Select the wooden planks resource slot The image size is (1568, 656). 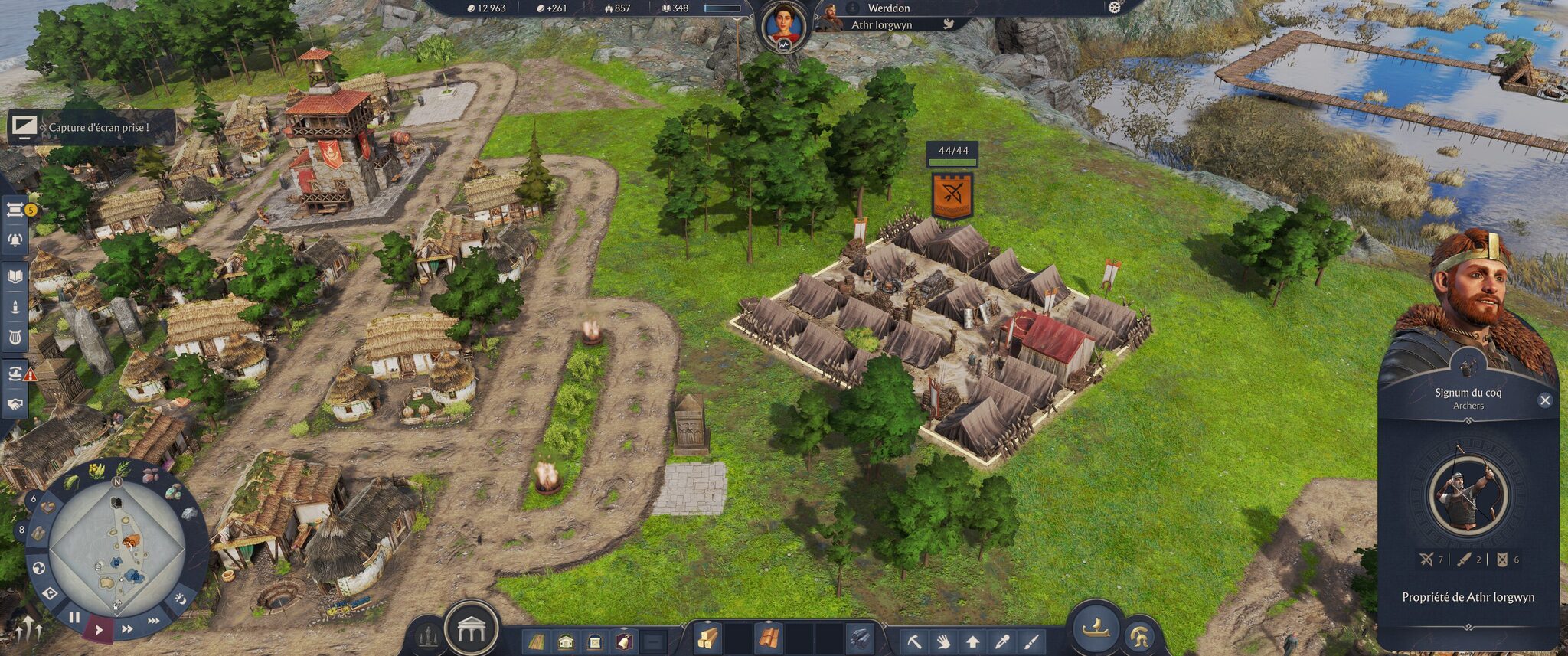click(x=706, y=638)
